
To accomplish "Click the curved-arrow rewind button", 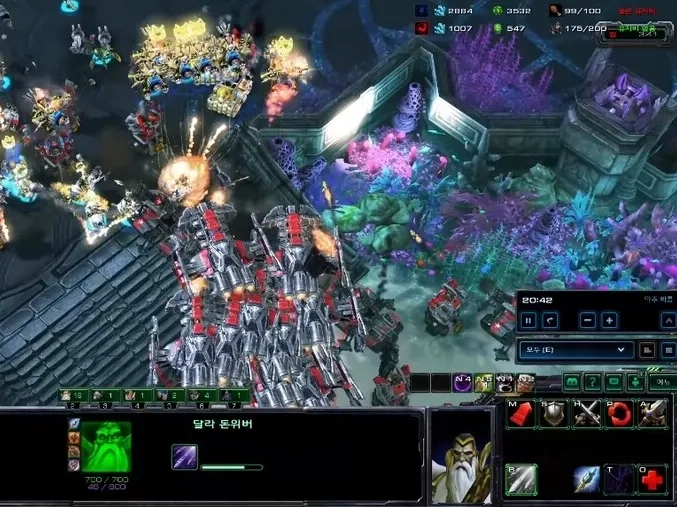I will (550, 321).
